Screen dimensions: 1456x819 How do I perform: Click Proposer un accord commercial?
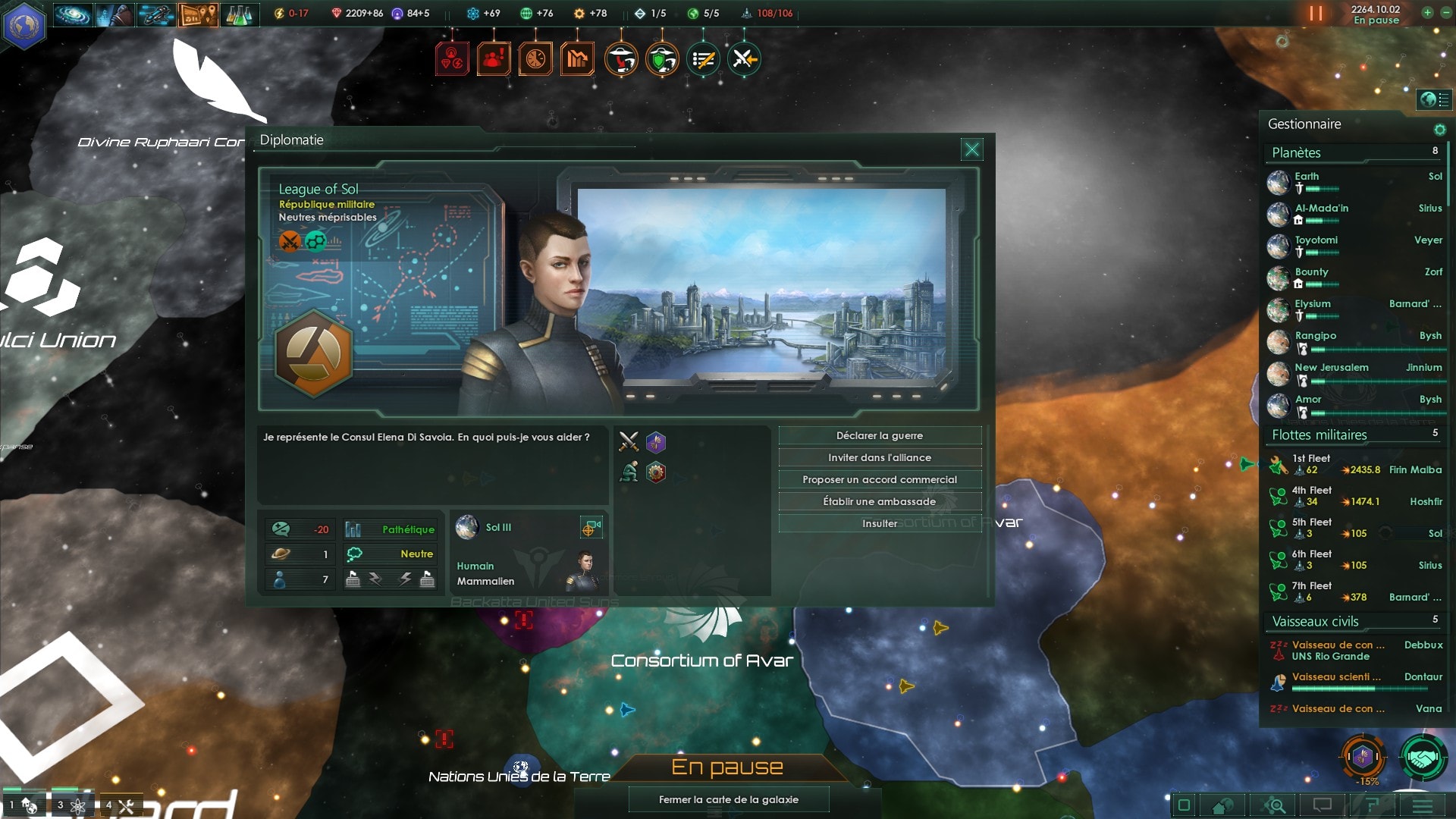coord(880,480)
